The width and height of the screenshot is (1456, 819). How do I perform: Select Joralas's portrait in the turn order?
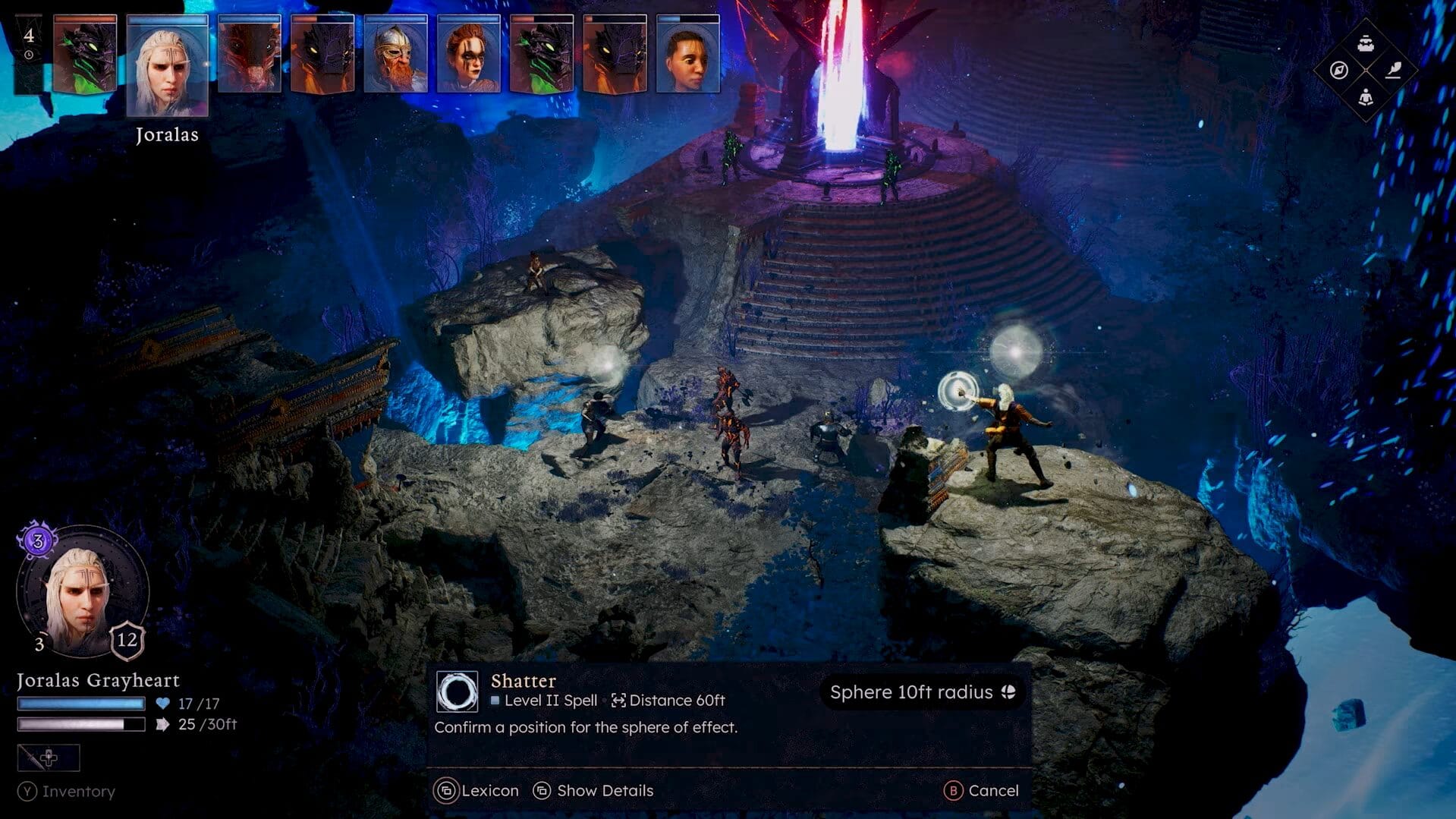[167, 66]
